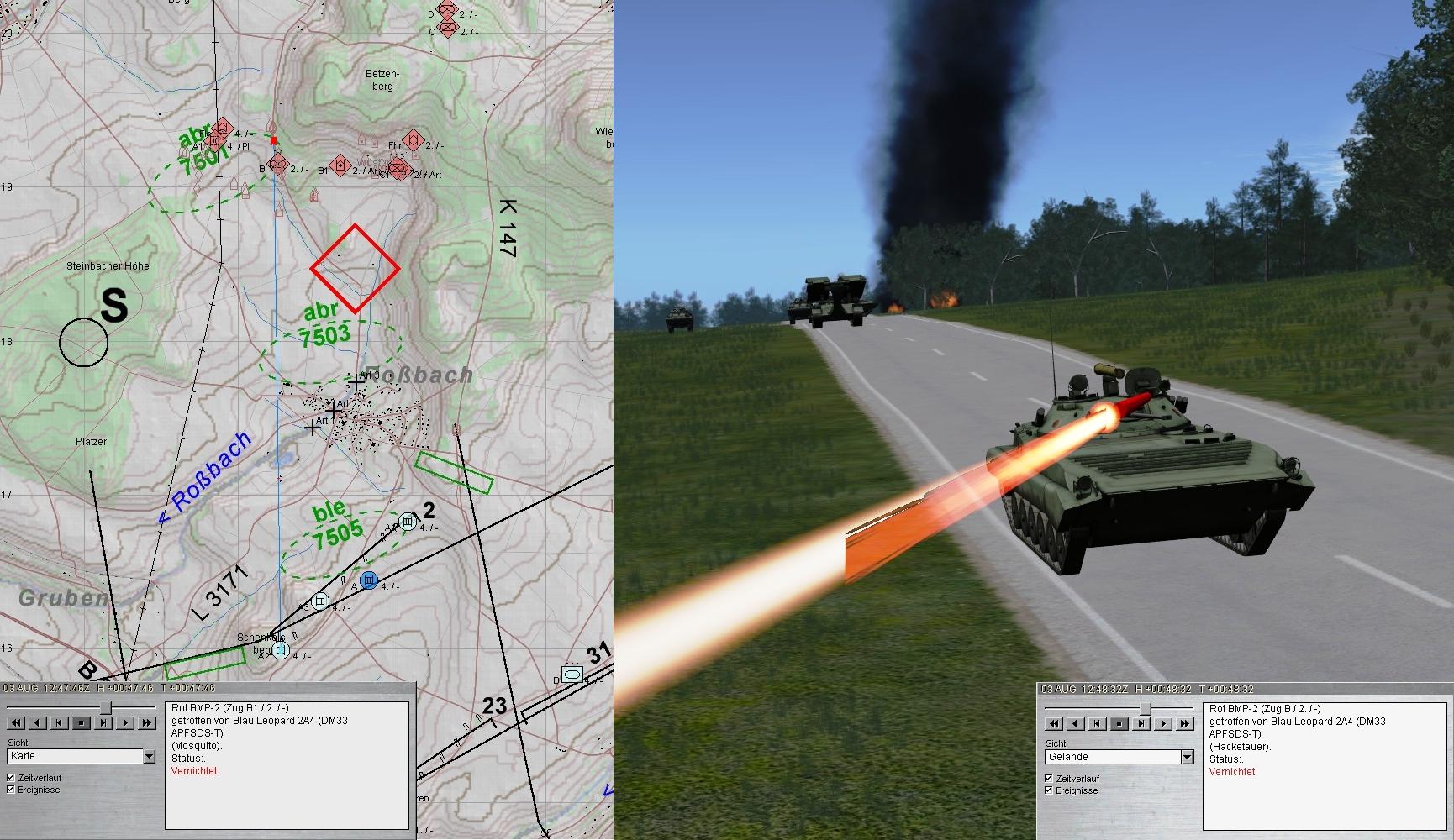This screenshot has height=840, width=1454.
Task: Open the Sight dropdown showing Gelände
Action: coord(1187,758)
